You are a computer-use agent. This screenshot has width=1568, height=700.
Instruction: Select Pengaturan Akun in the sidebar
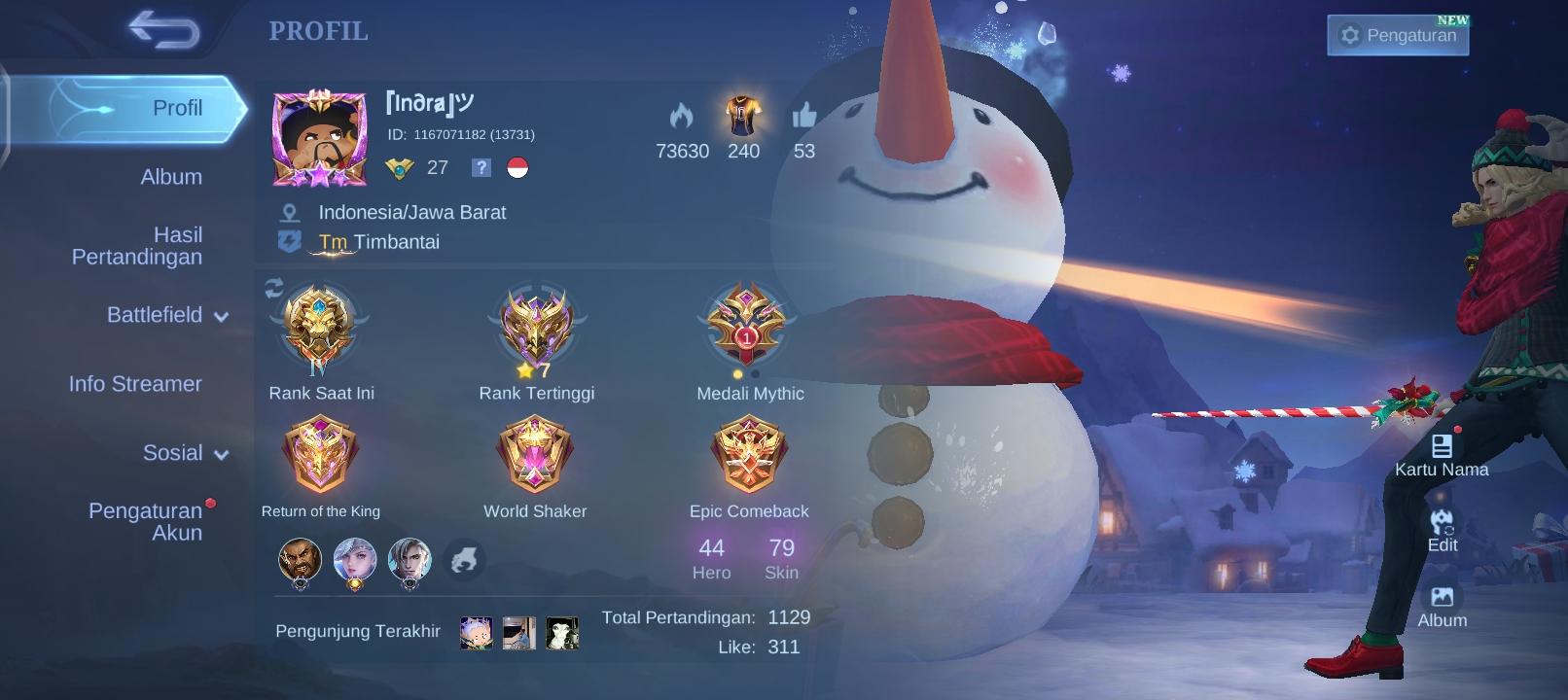pos(146,520)
